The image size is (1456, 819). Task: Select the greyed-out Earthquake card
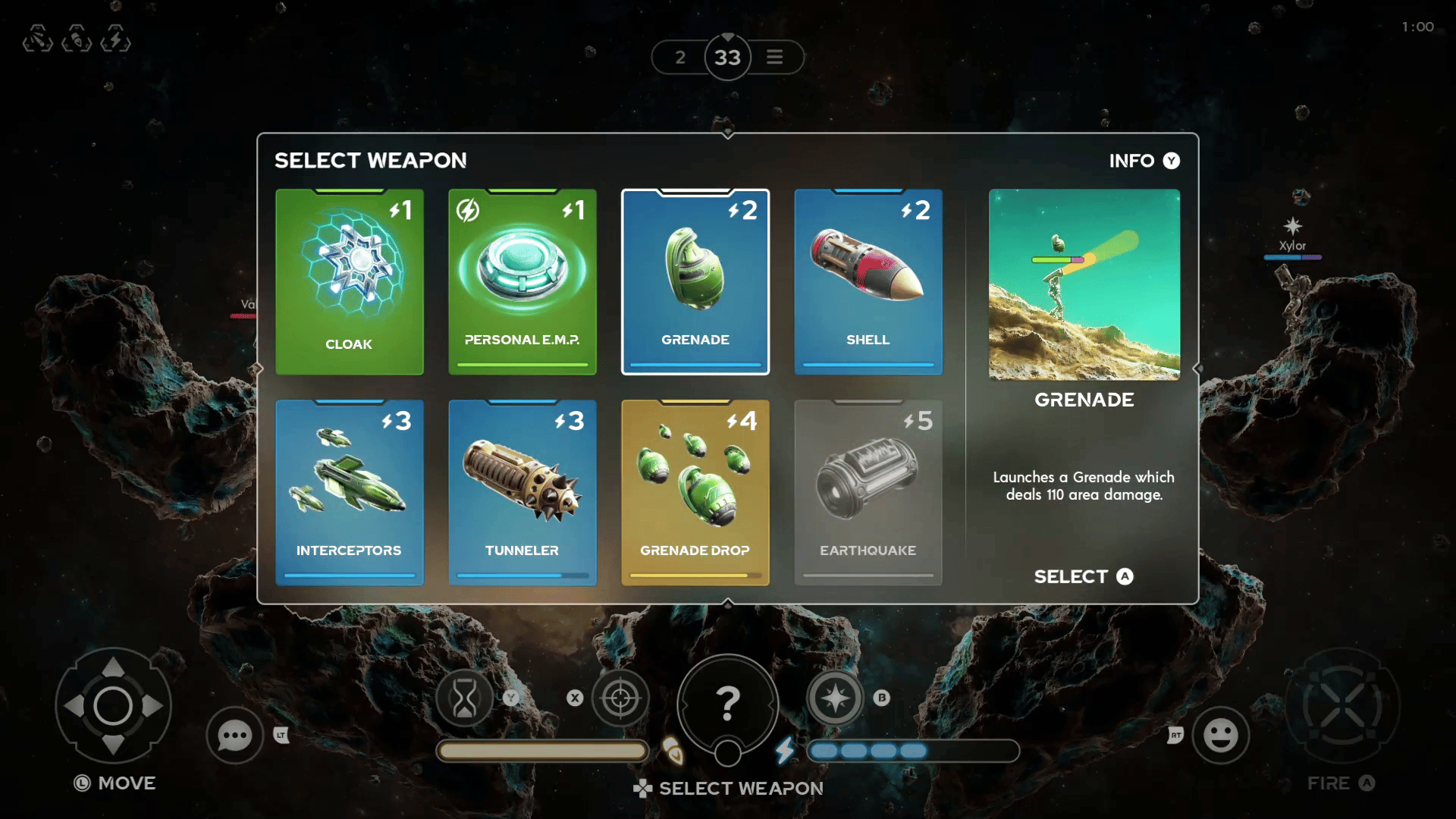pyautogui.click(x=868, y=492)
